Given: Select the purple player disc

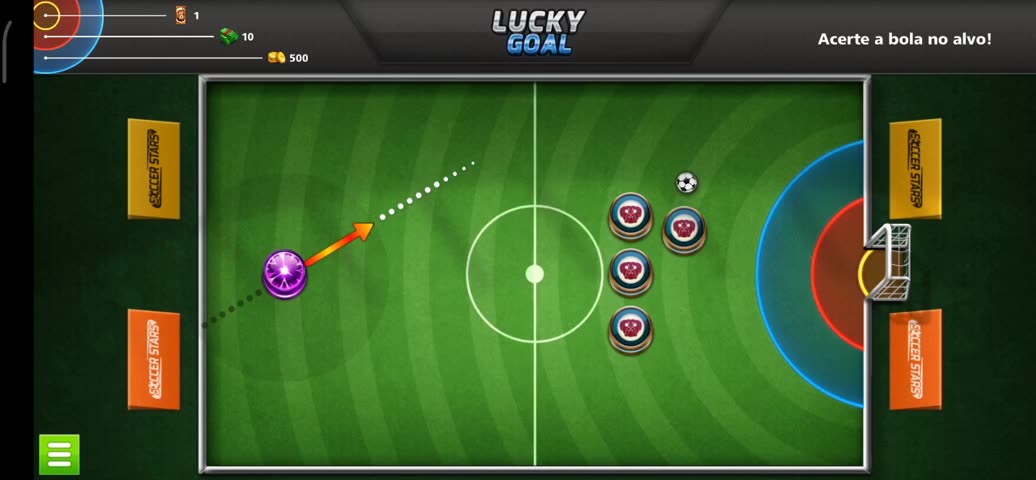Looking at the screenshot, I should pyautogui.click(x=284, y=273).
